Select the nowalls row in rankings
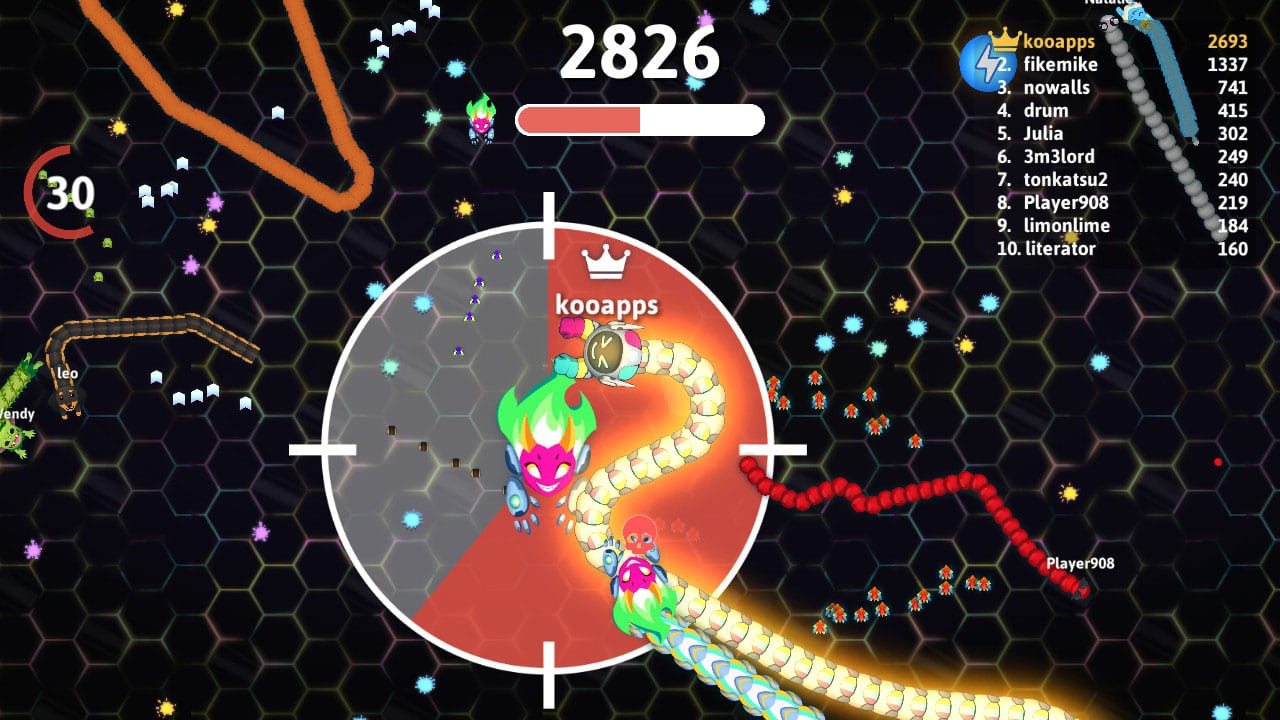The width and height of the screenshot is (1280, 720). 1053,87
